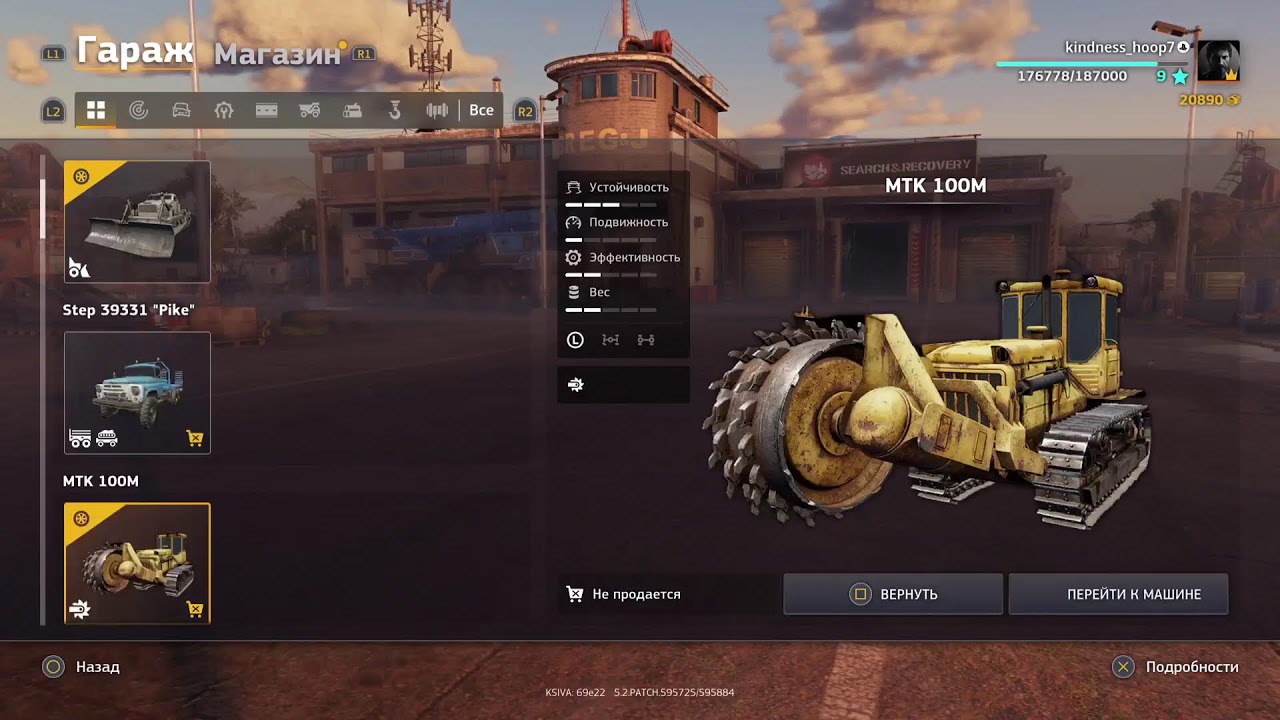Go to vehicle with ПЕРЕЙТИ К МАШИНЕ
Screen dimensions: 1280x720
click(x=1118, y=594)
